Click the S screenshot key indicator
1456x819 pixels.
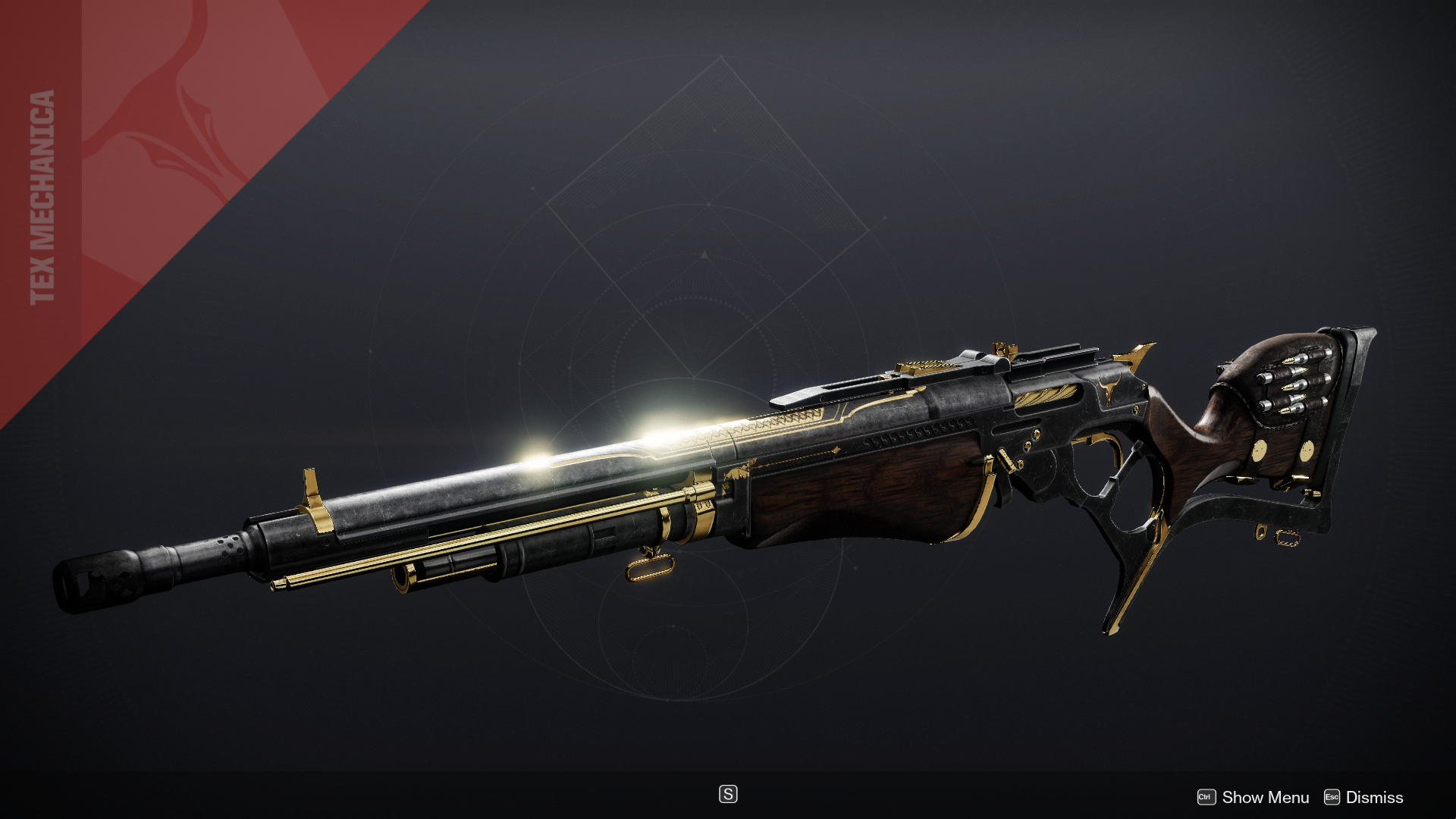point(728,795)
